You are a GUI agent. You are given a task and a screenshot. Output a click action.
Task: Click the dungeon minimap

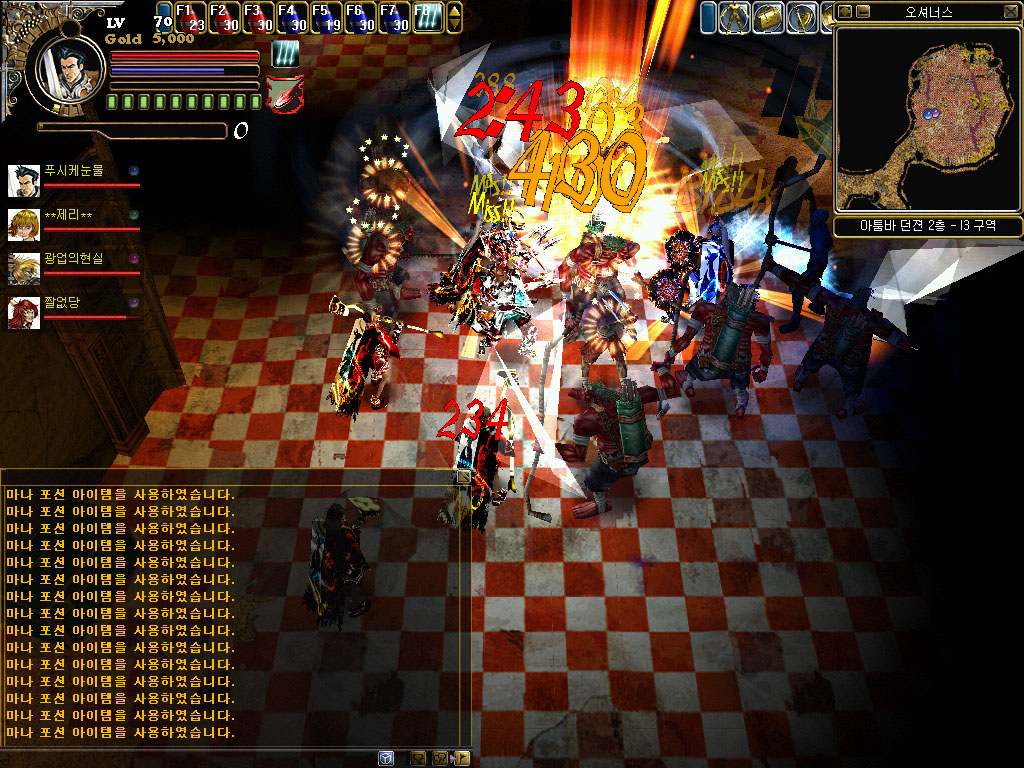(x=927, y=118)
